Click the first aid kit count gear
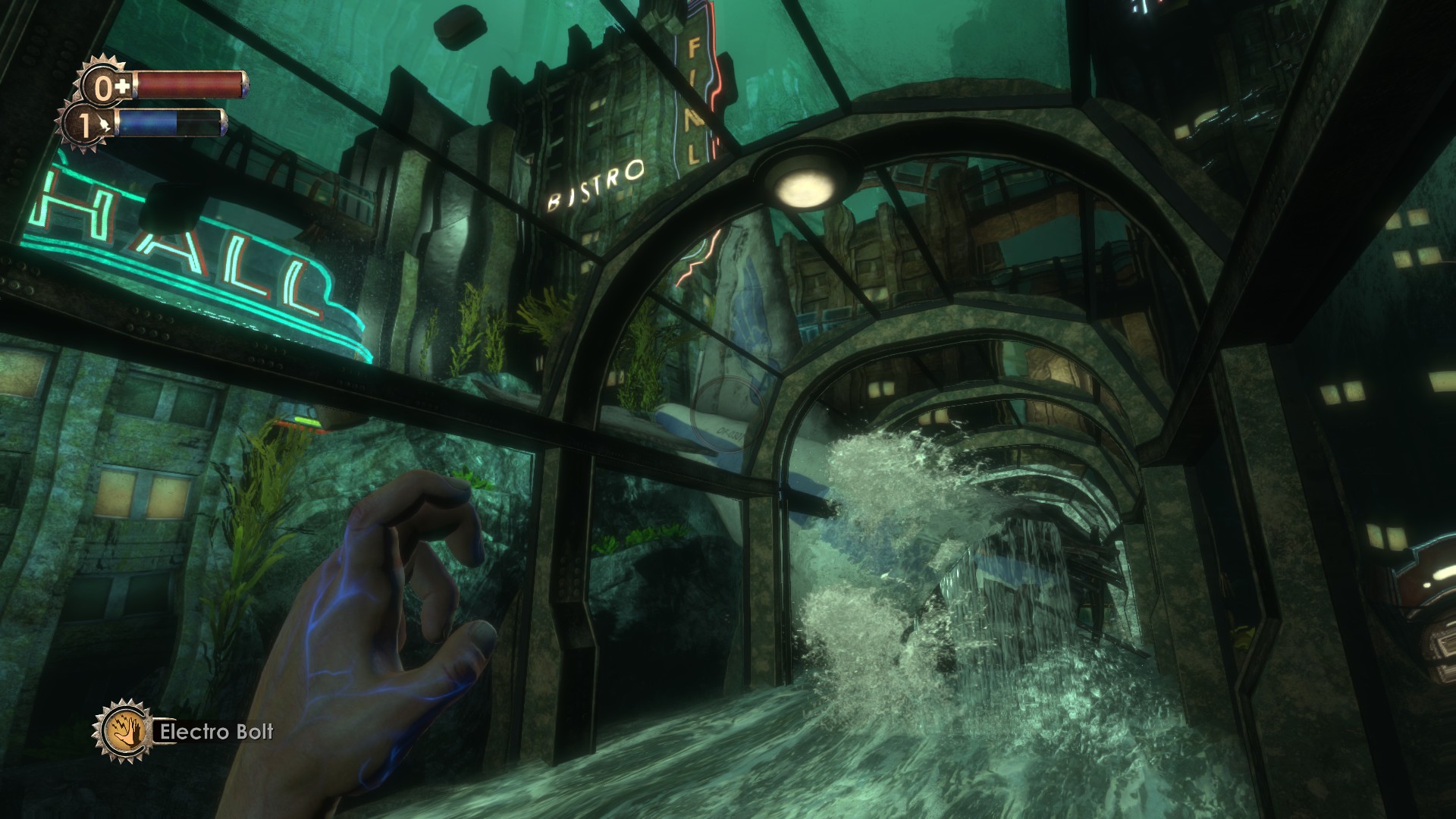The width and height of the screenshot is (1456, 819). 104,86
